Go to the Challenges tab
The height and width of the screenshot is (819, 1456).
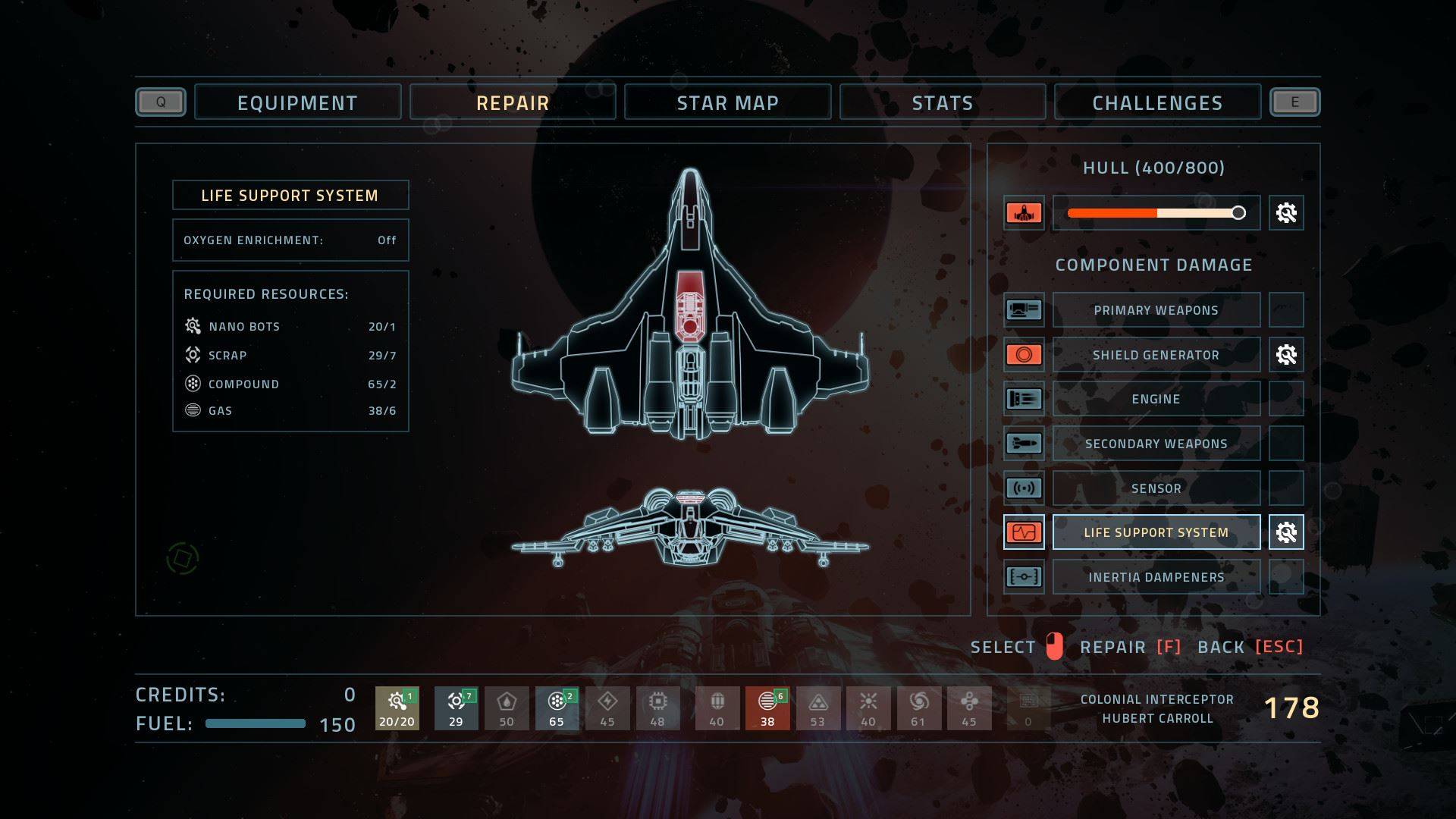(1157, 102)
